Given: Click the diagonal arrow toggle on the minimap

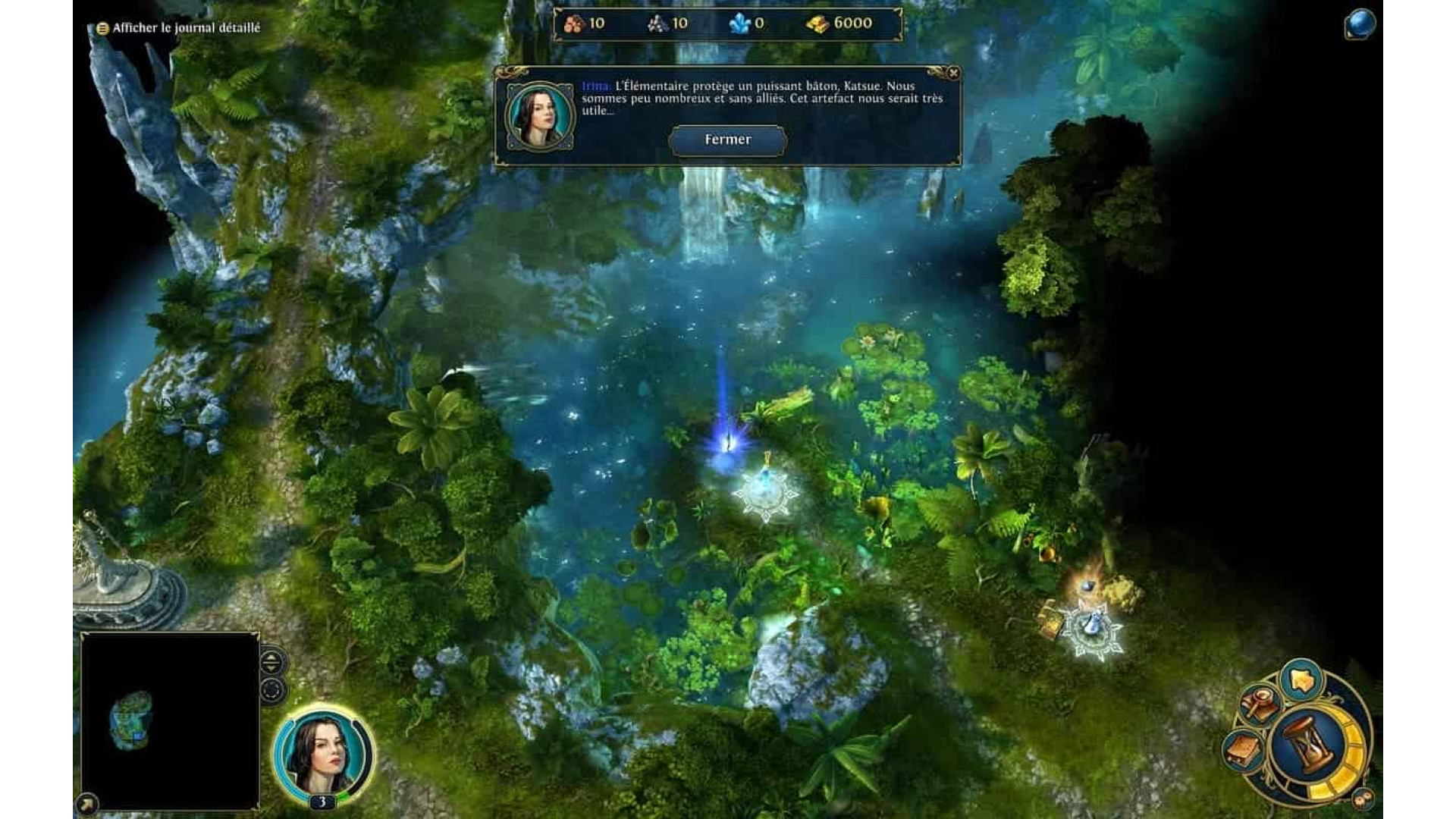Looking at the screenshot, I should click(86, 802).
